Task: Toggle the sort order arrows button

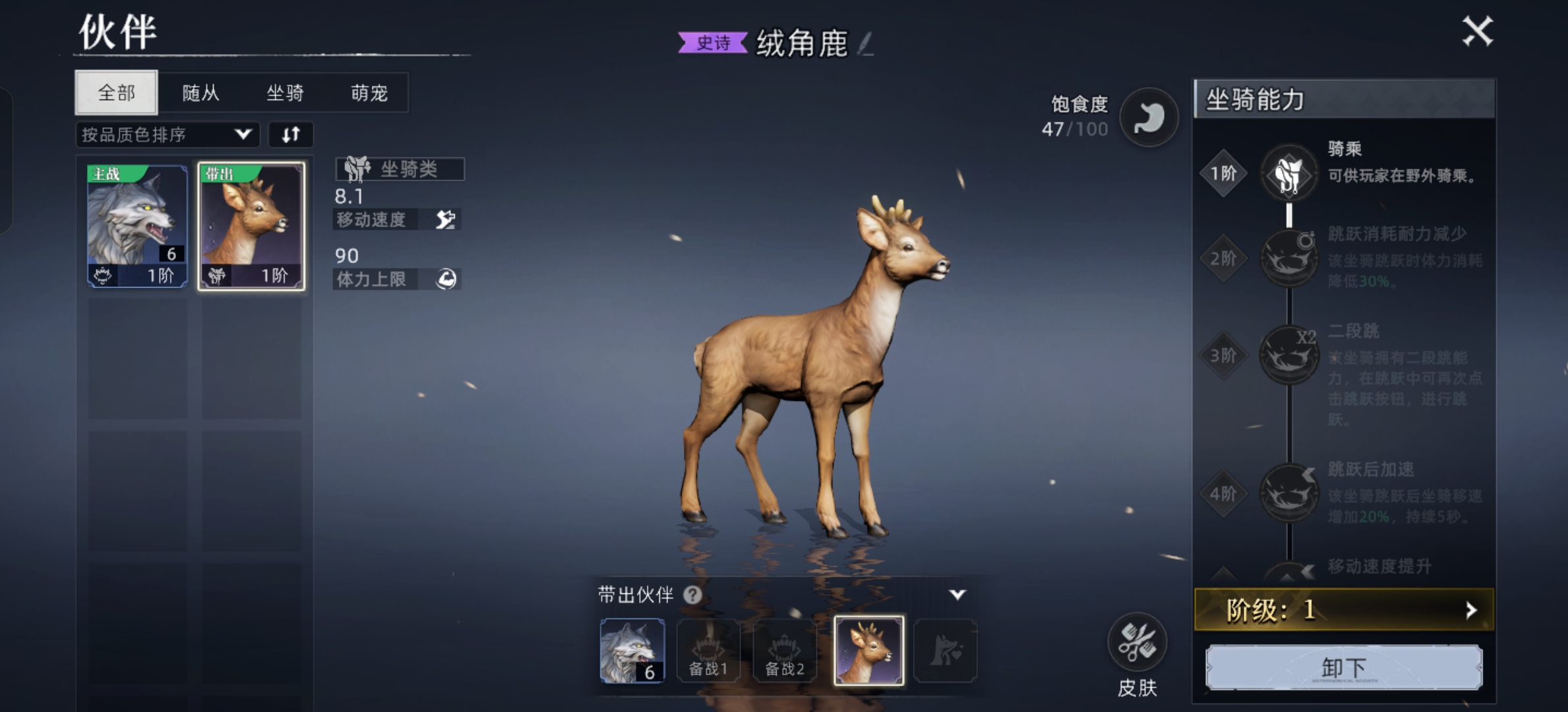Action: 291,135
